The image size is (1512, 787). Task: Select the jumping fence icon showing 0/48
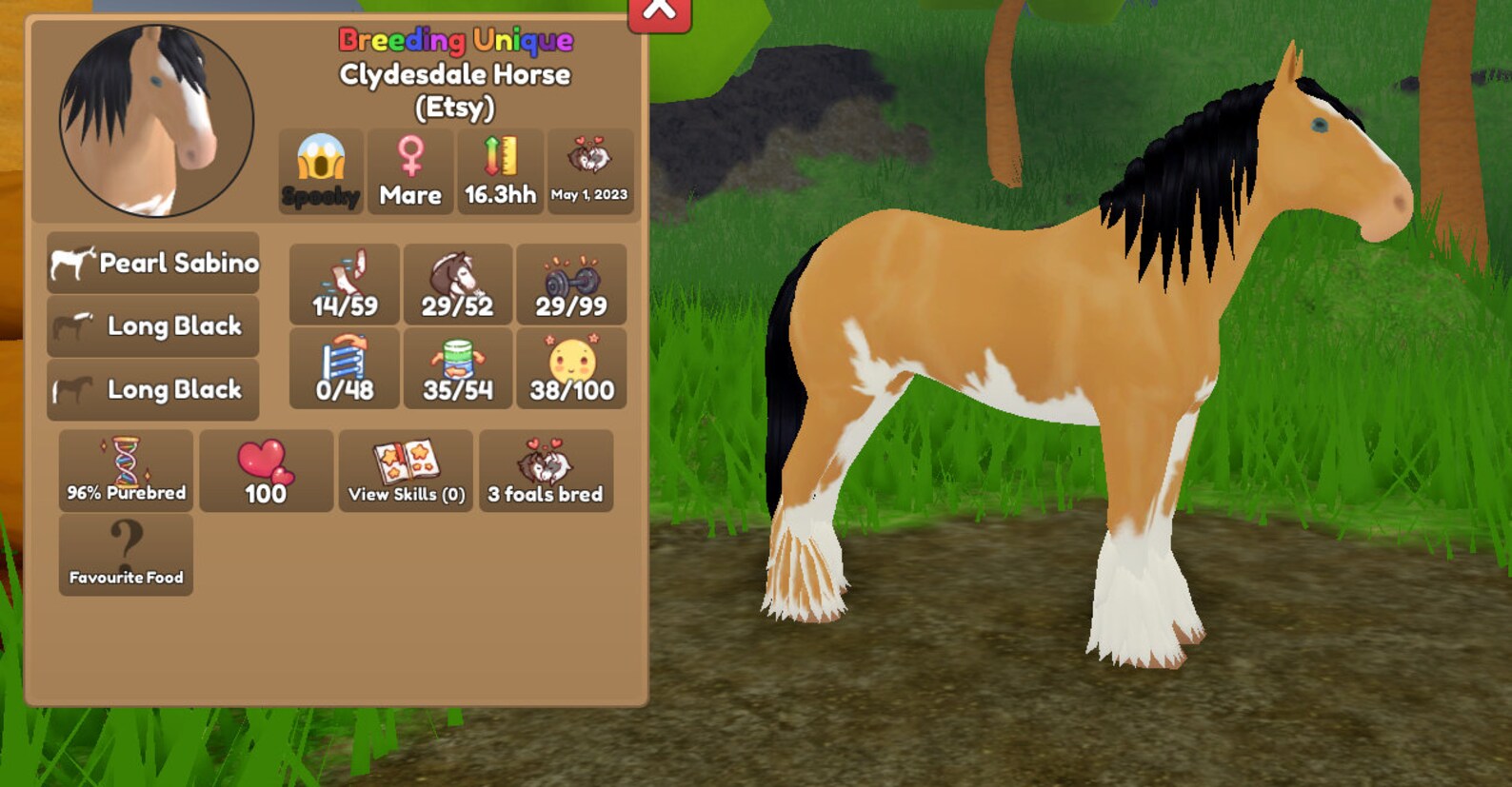coord(344,368)
